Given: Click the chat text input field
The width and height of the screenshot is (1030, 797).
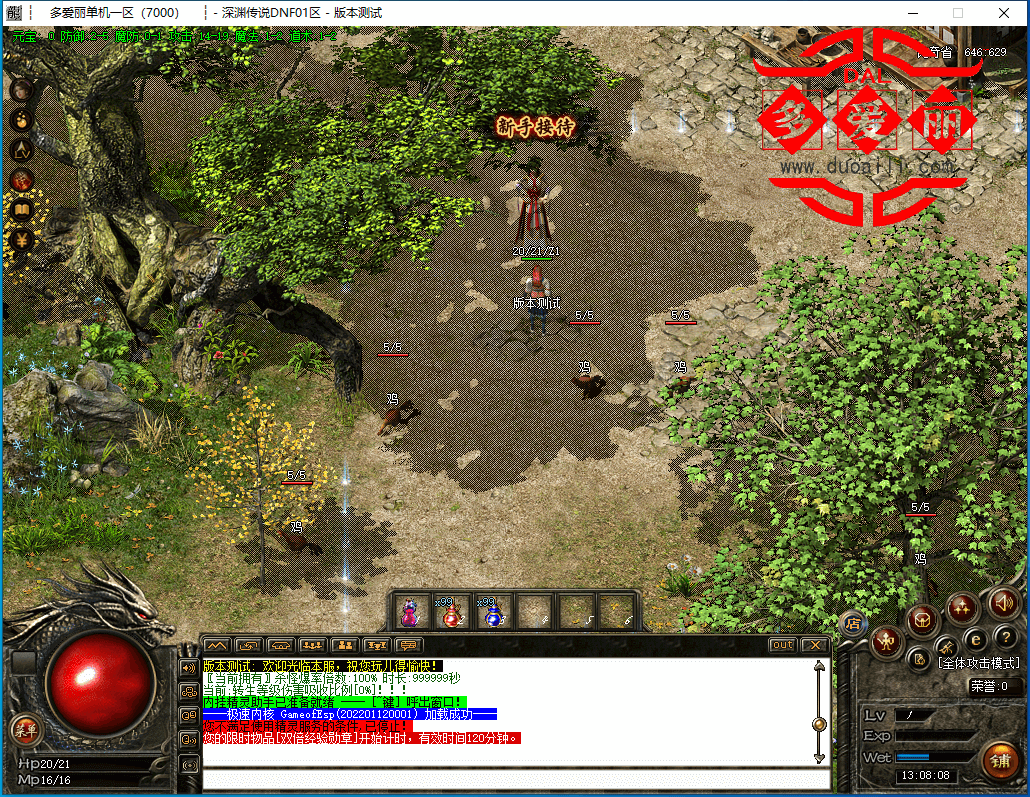Looking at the screenshot, I should point(515,779).
